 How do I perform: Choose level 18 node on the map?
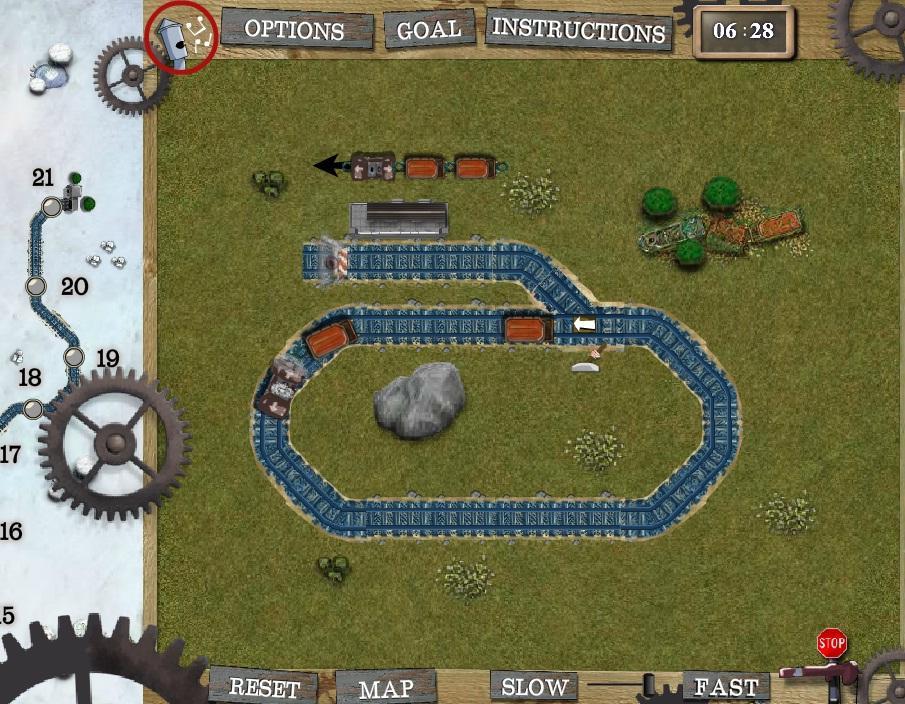[x=33, y=408]
